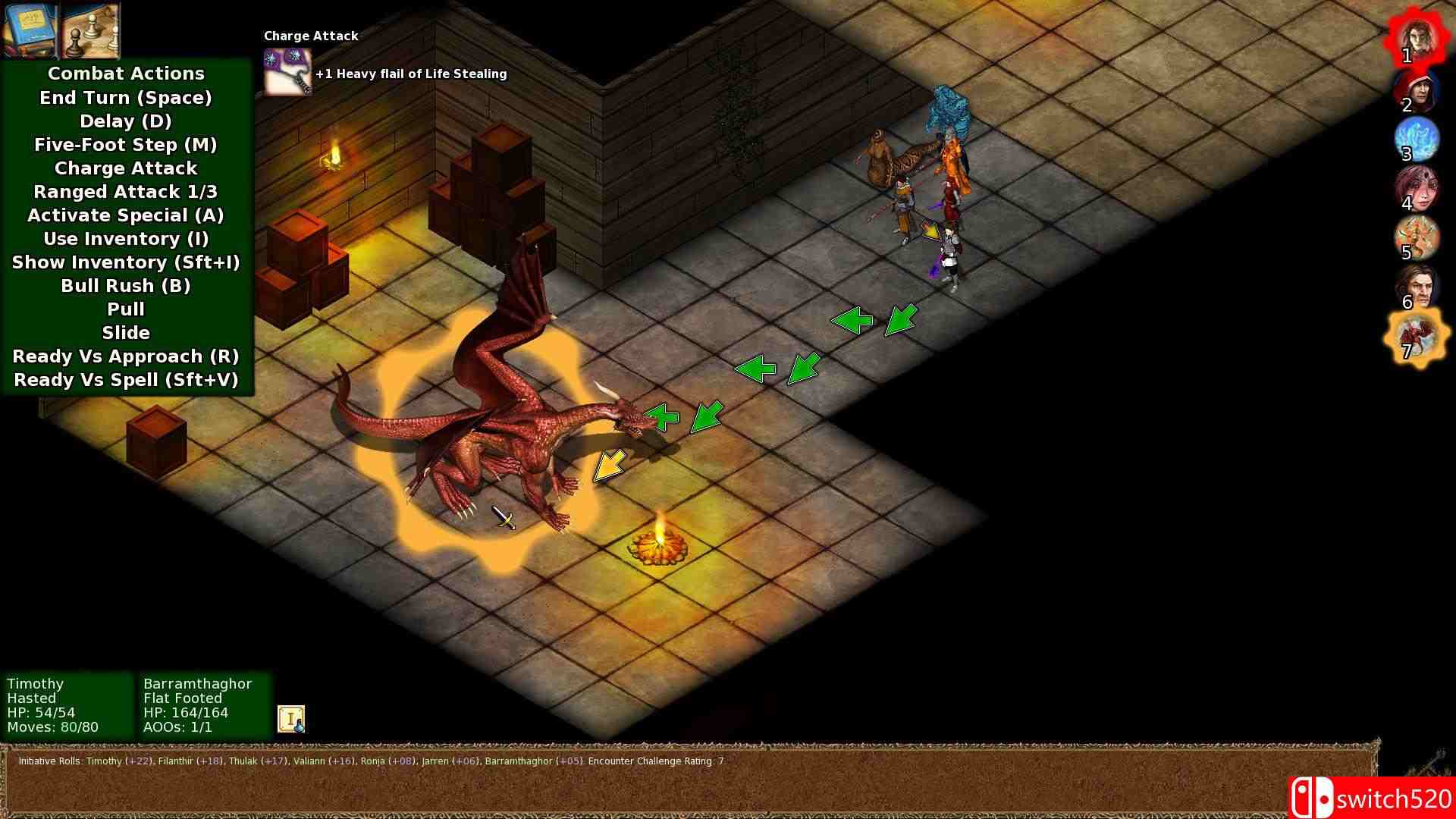Select Use Inventory from the action list
The height and width of the screenshot is (819, 1456).
125,238
